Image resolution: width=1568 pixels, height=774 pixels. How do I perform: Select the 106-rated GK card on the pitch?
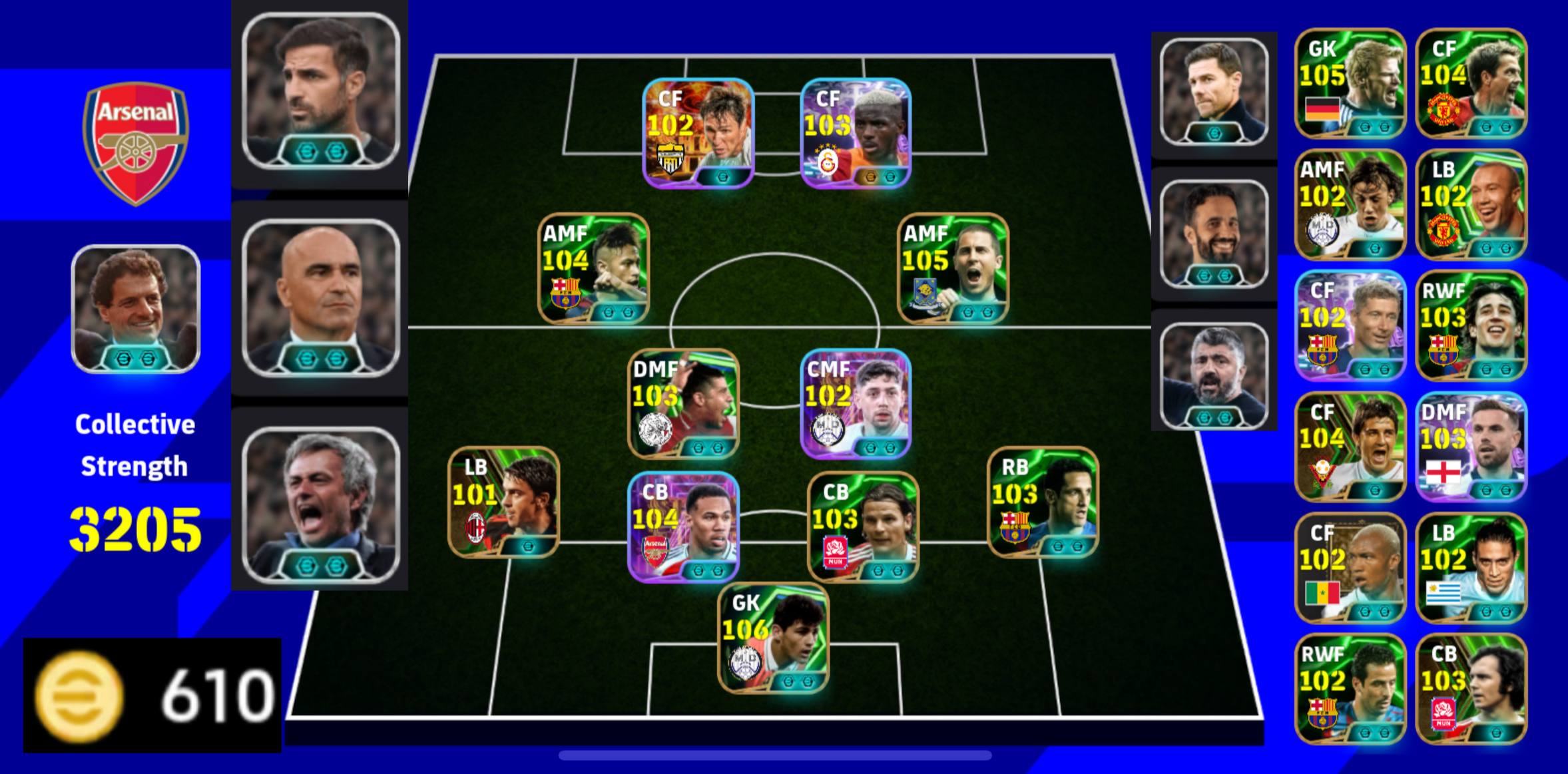coord(773,638)
